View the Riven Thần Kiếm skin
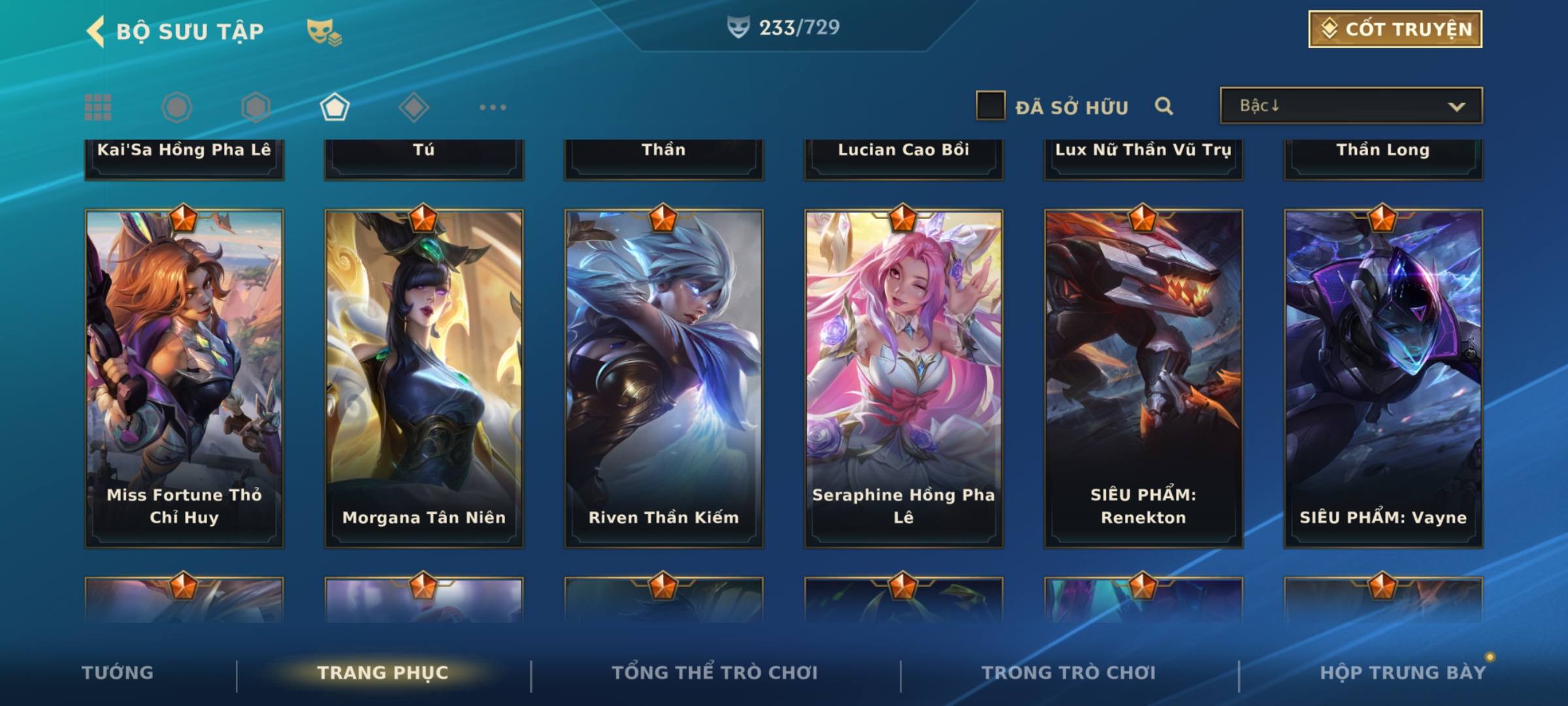This screenshot has width=1568, height=706. pos(664,378)
